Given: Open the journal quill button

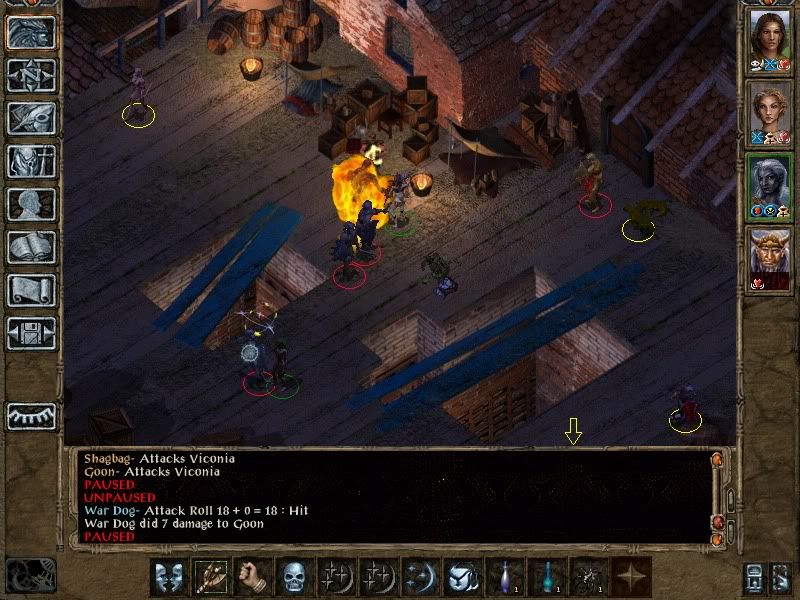Looking at the screenshot, I should click(31, 117).
